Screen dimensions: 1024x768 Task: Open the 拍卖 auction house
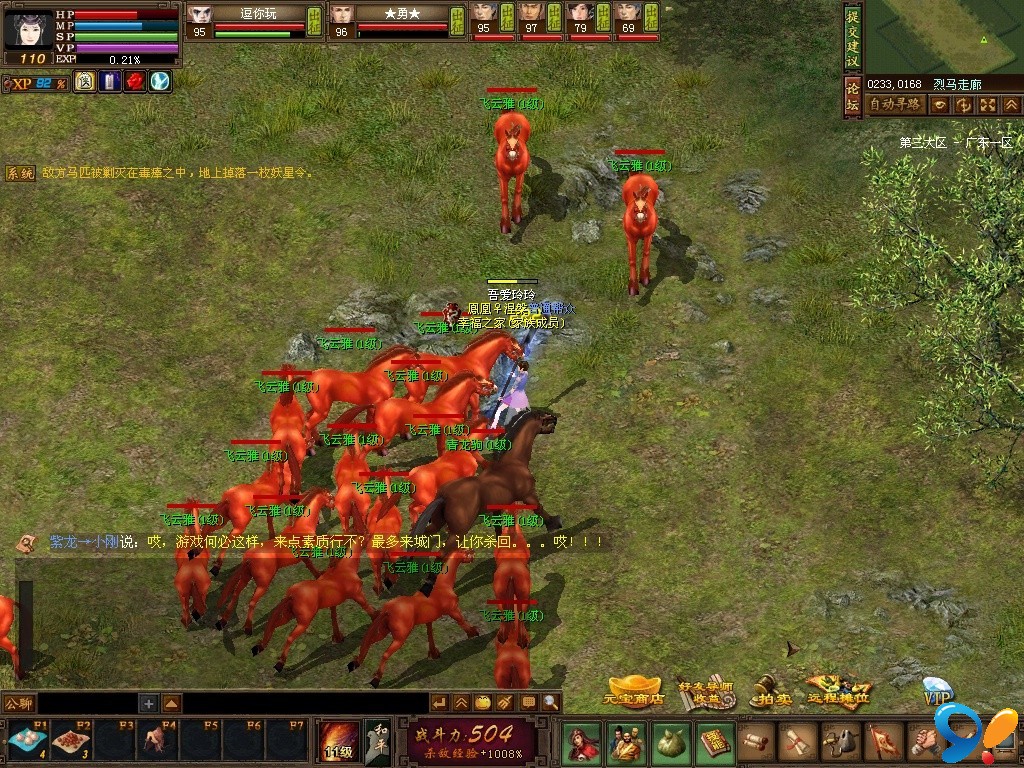[x=771, y=691]
